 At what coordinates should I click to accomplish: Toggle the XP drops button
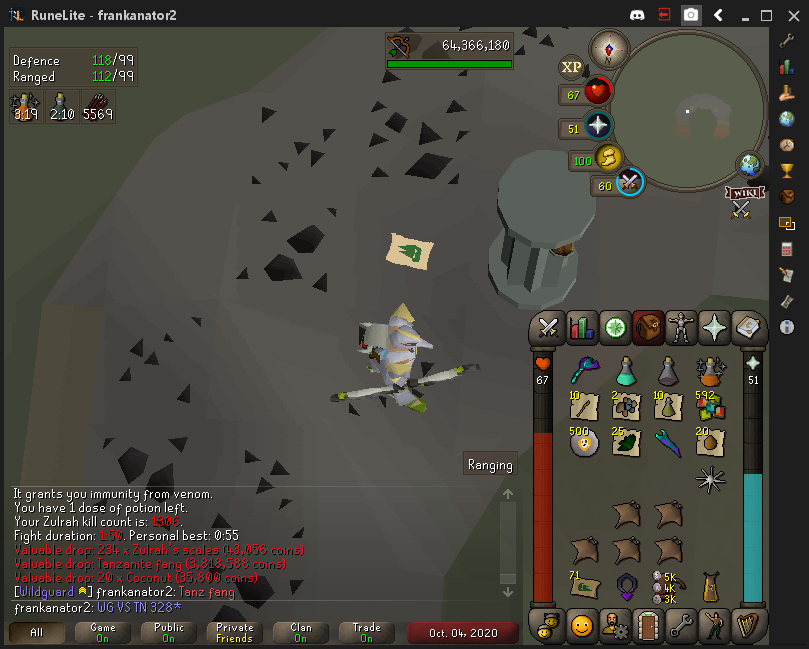(571, 67)
